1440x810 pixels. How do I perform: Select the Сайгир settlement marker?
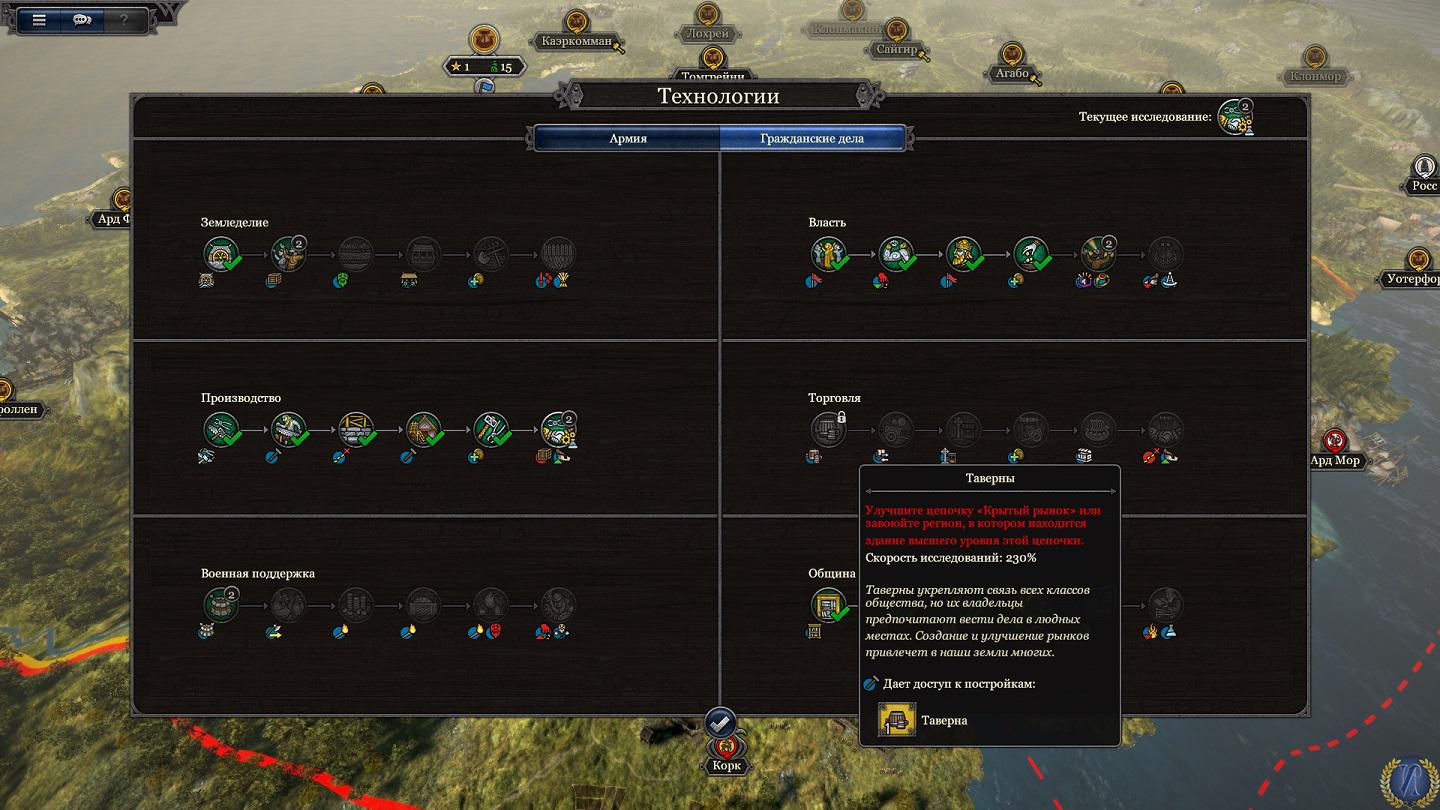point(895,48)
